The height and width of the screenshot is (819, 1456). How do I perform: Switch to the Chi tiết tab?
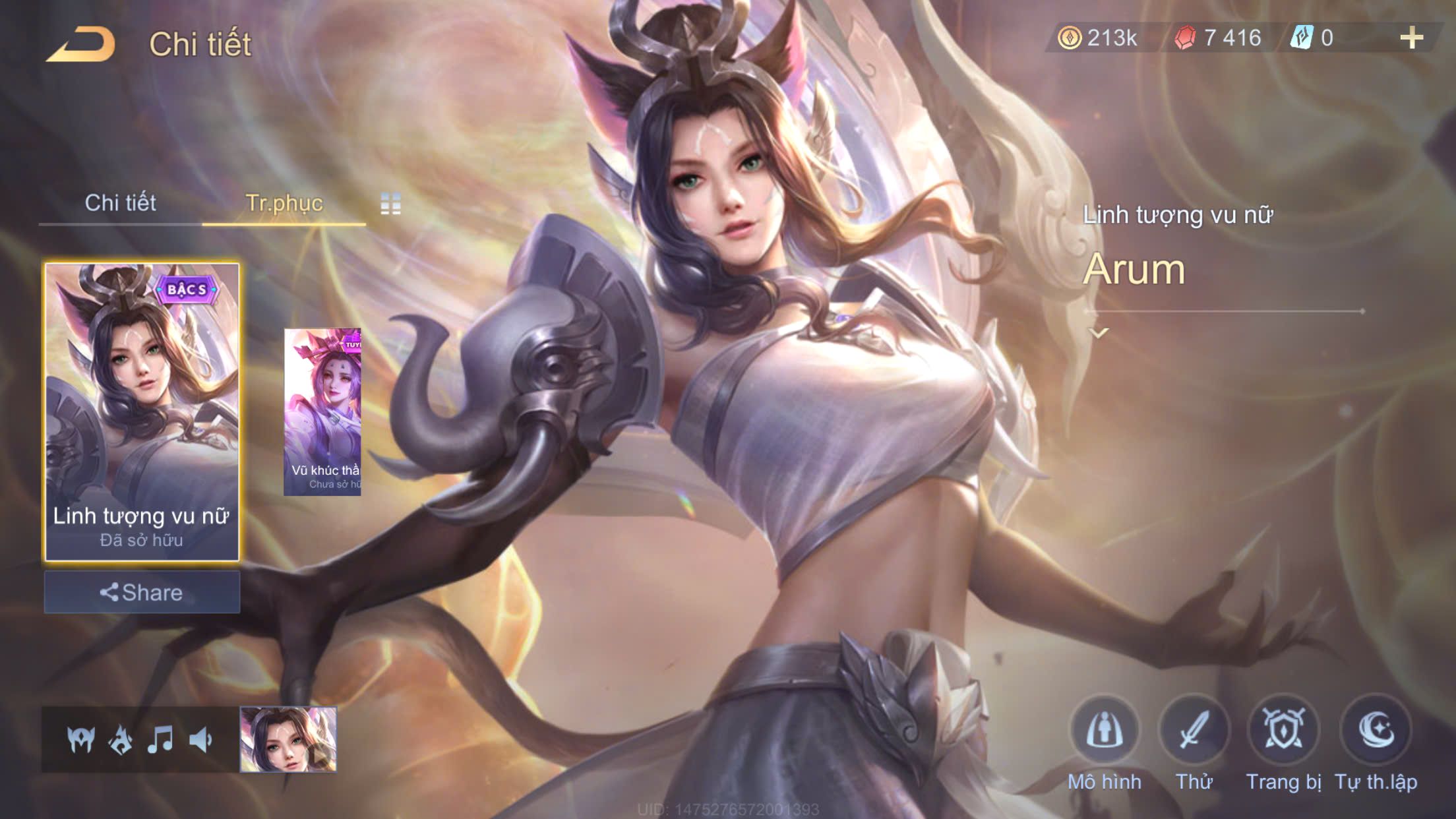(x=120, y=203)
